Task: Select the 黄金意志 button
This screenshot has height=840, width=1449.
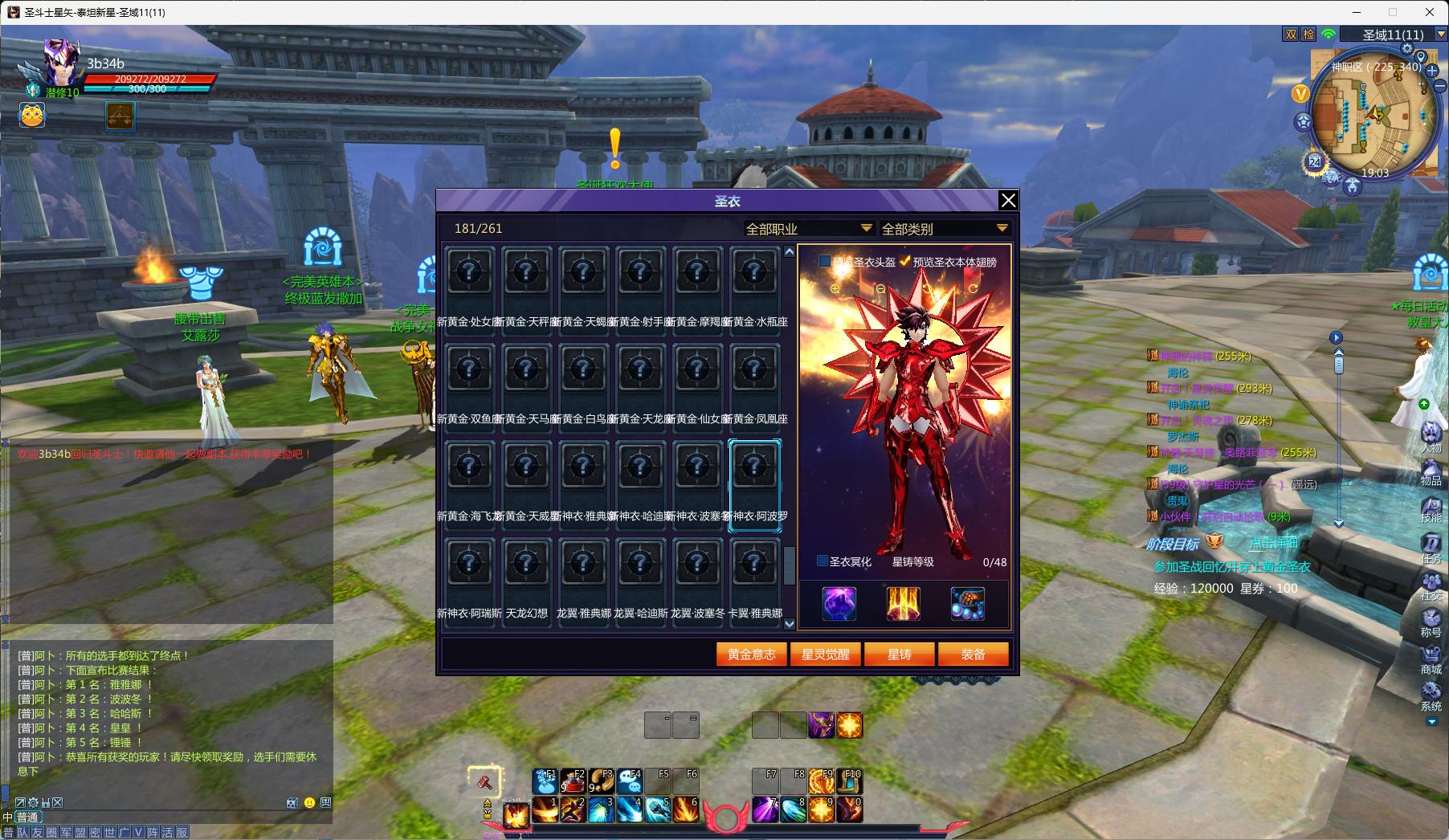Action: tap(751, 654)
